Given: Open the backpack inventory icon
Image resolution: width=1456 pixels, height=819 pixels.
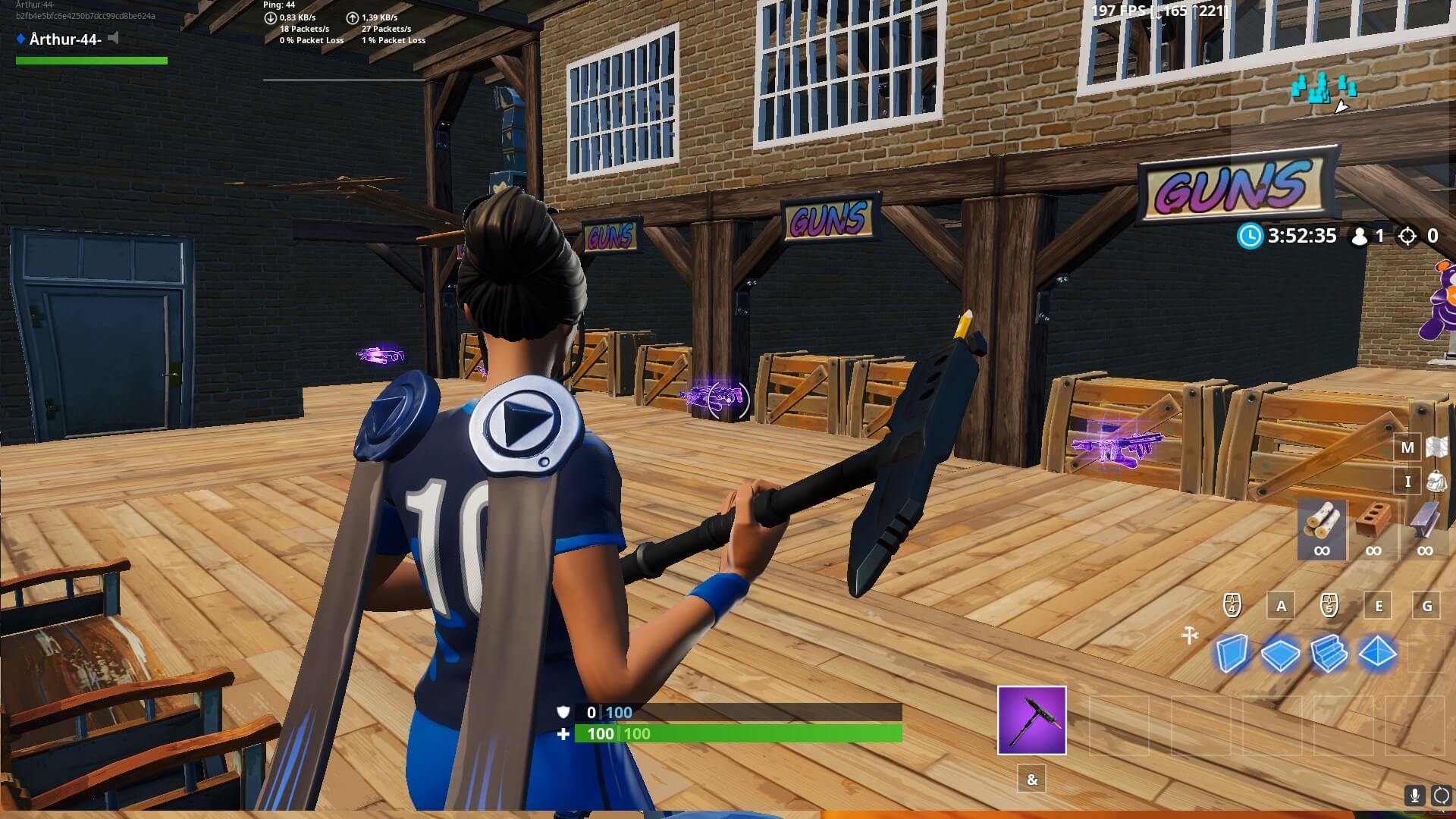Looking at the screenshot, I should pos(1436,481).
